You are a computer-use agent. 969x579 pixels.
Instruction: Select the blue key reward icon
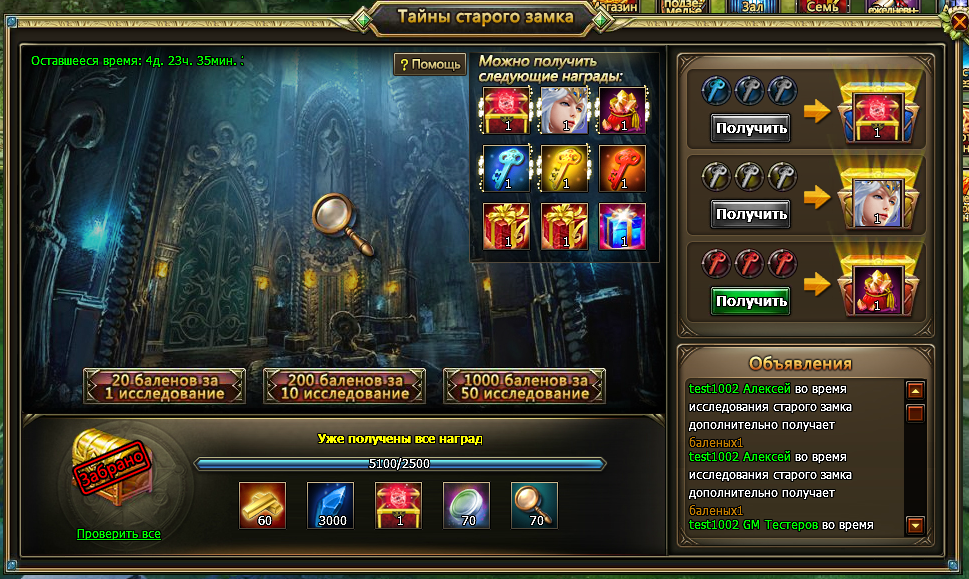pyautogui.click(x=505, y=169)
